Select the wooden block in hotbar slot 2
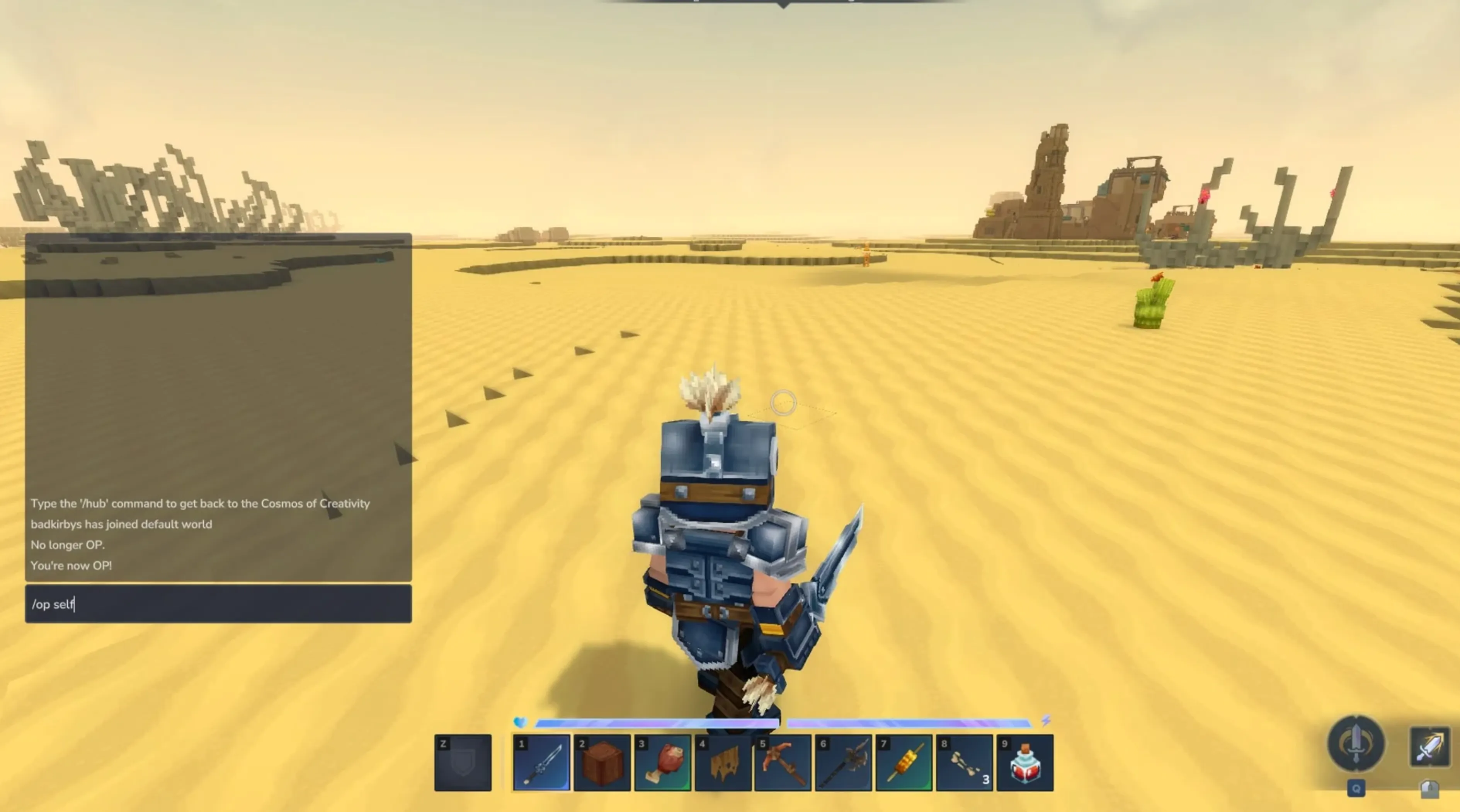Screen dimensions: 1460x812 (x=602, y=762)
